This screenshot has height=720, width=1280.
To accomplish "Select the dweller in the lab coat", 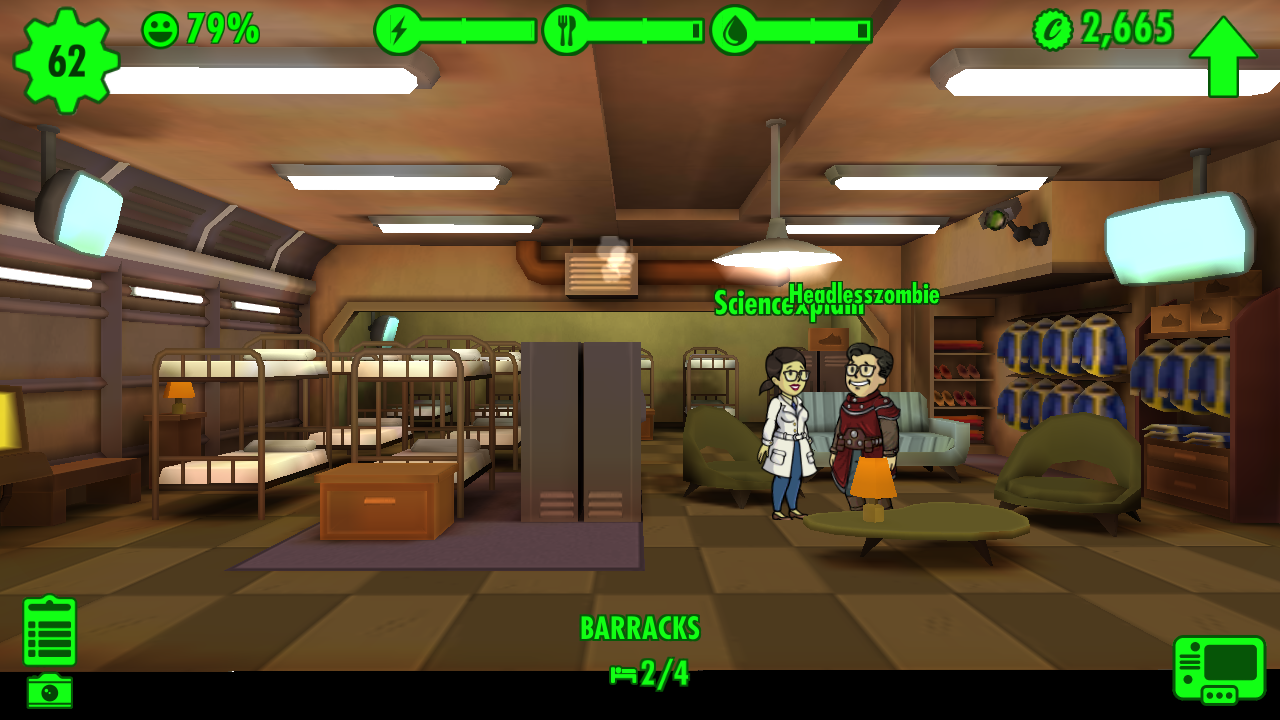I will tap(786, 430).
